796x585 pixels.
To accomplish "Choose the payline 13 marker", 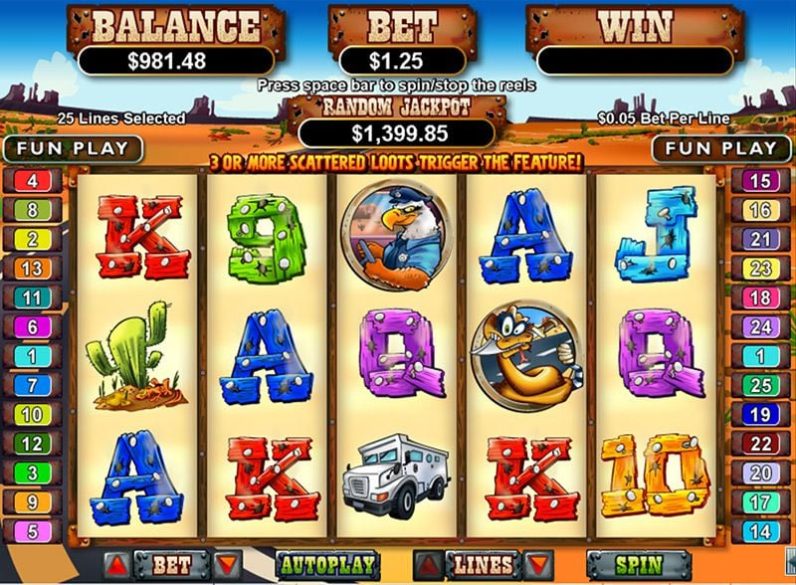I will point(32,268).
